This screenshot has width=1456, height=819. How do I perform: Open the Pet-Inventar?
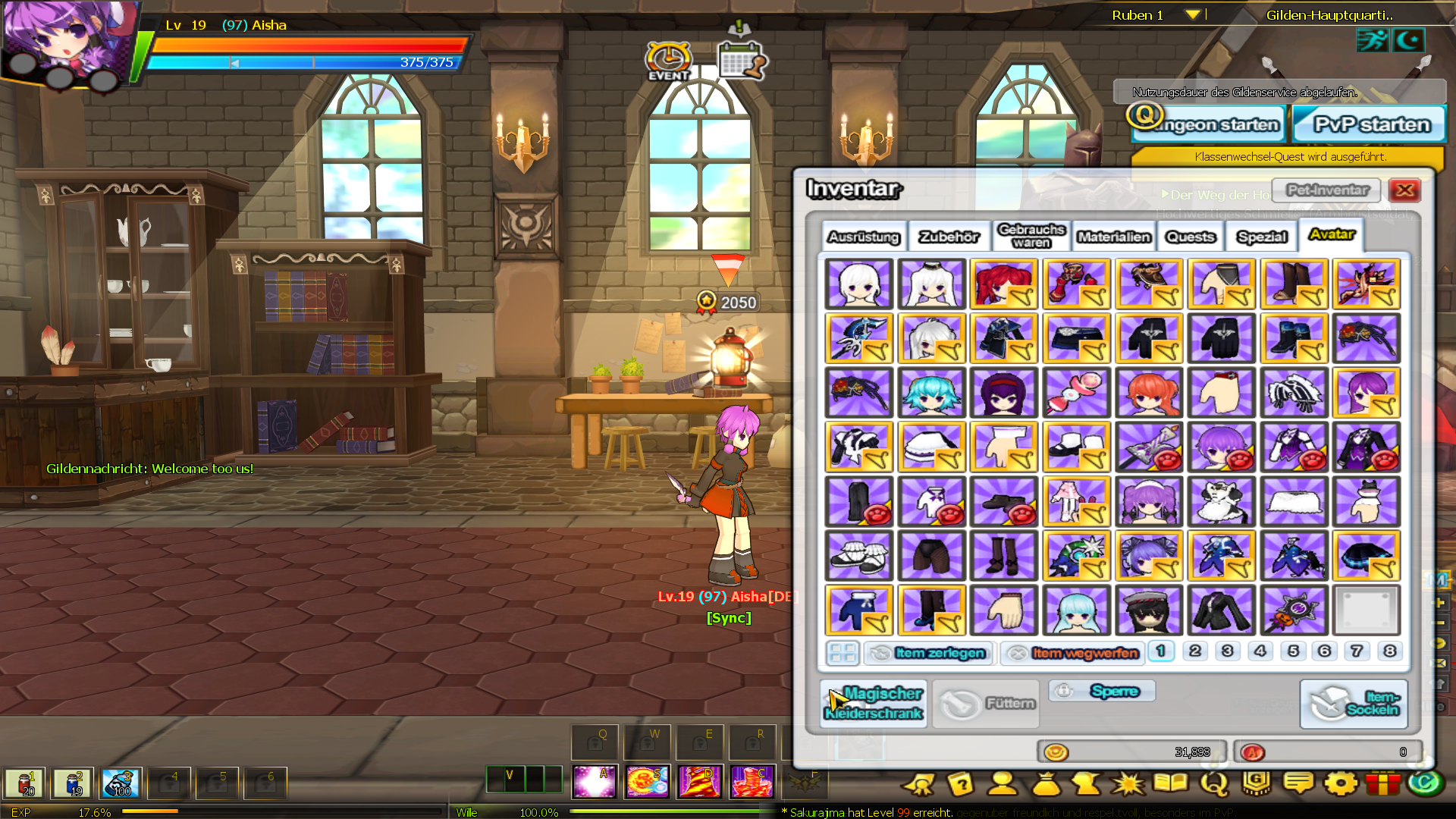pos(1327,190)
